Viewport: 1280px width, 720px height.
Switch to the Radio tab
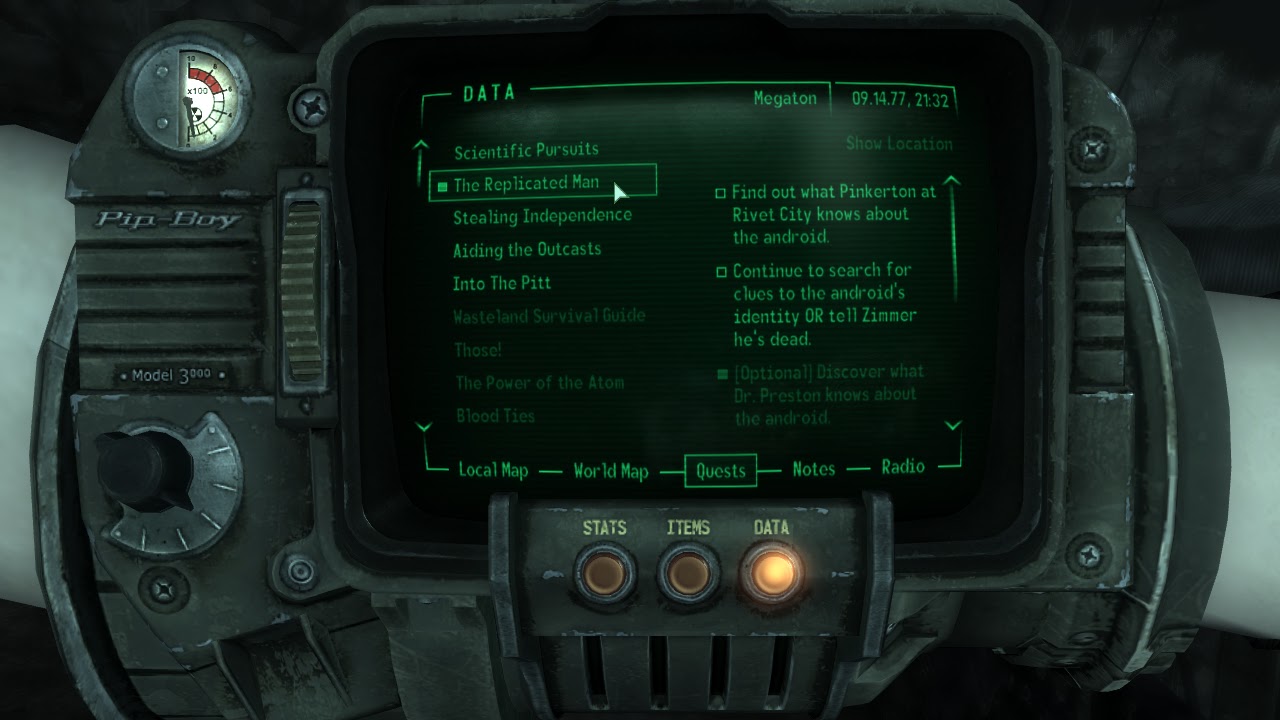point(903,467)
